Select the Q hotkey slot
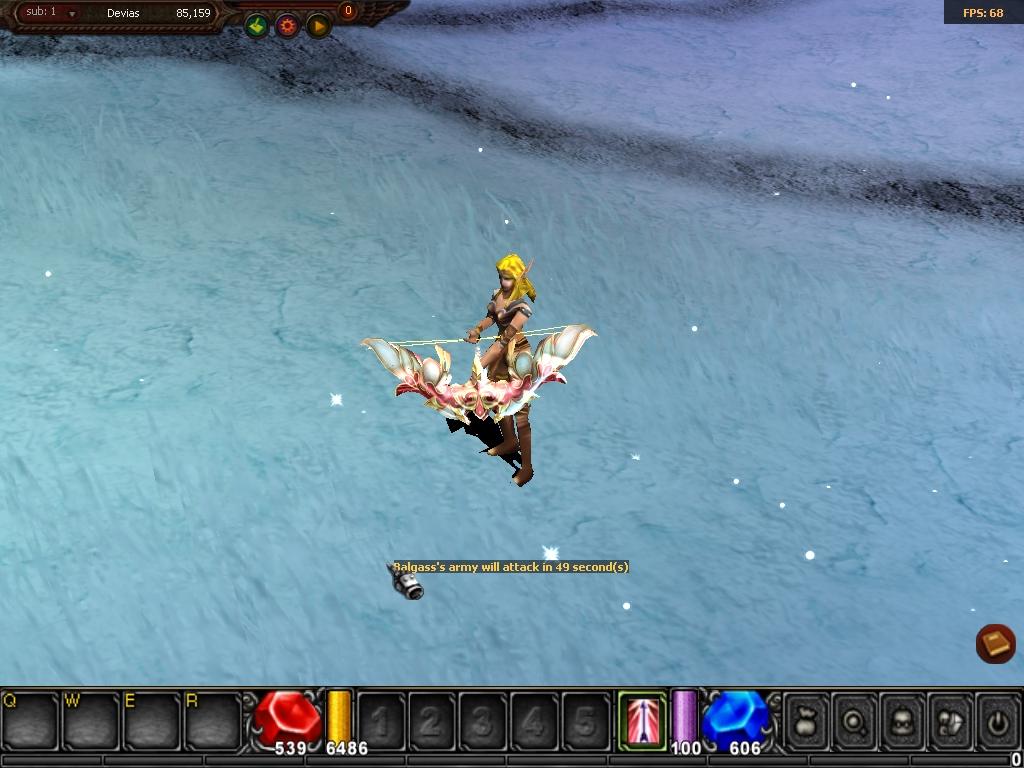1024x768 pixels. 30,720
